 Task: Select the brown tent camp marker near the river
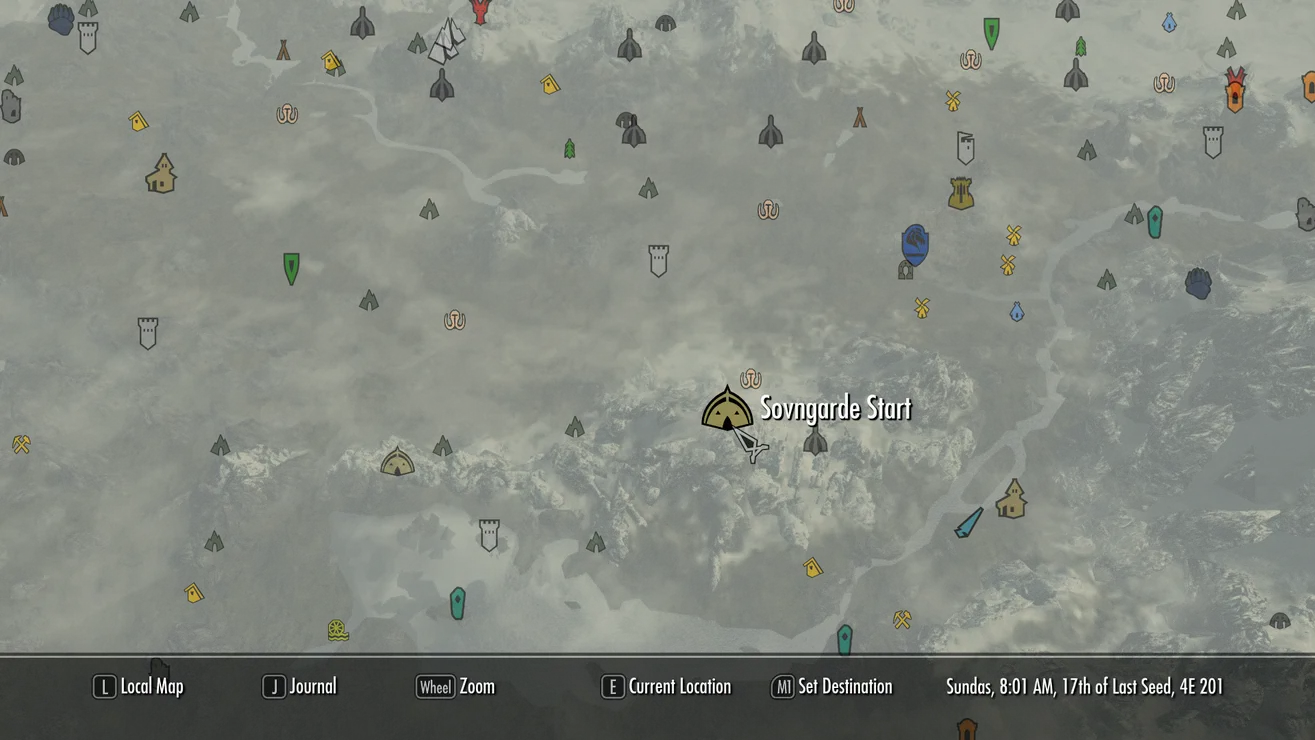[x=284, y=50]
